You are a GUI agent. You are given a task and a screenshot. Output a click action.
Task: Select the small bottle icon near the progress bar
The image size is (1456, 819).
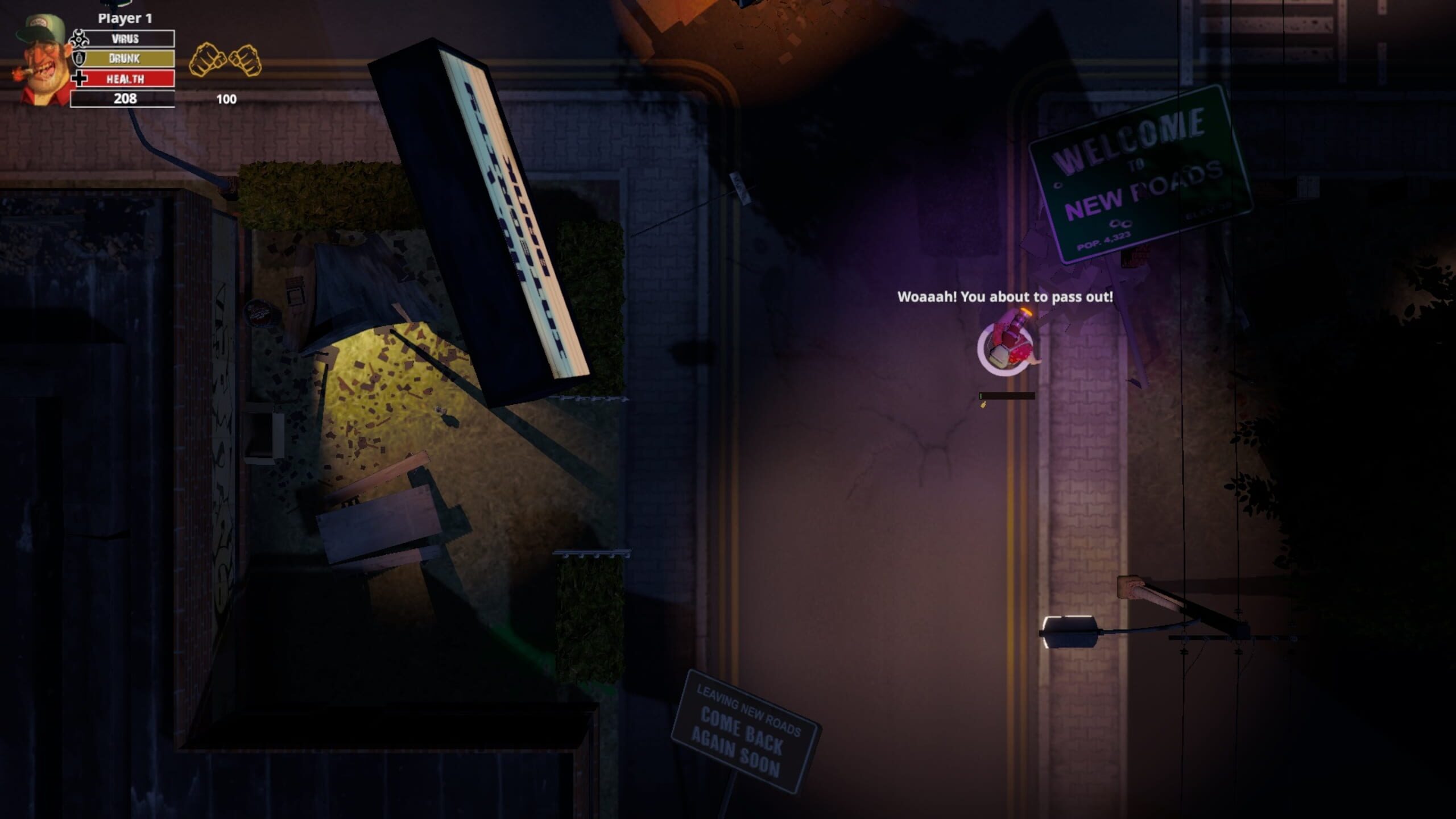tap(983, 406)
